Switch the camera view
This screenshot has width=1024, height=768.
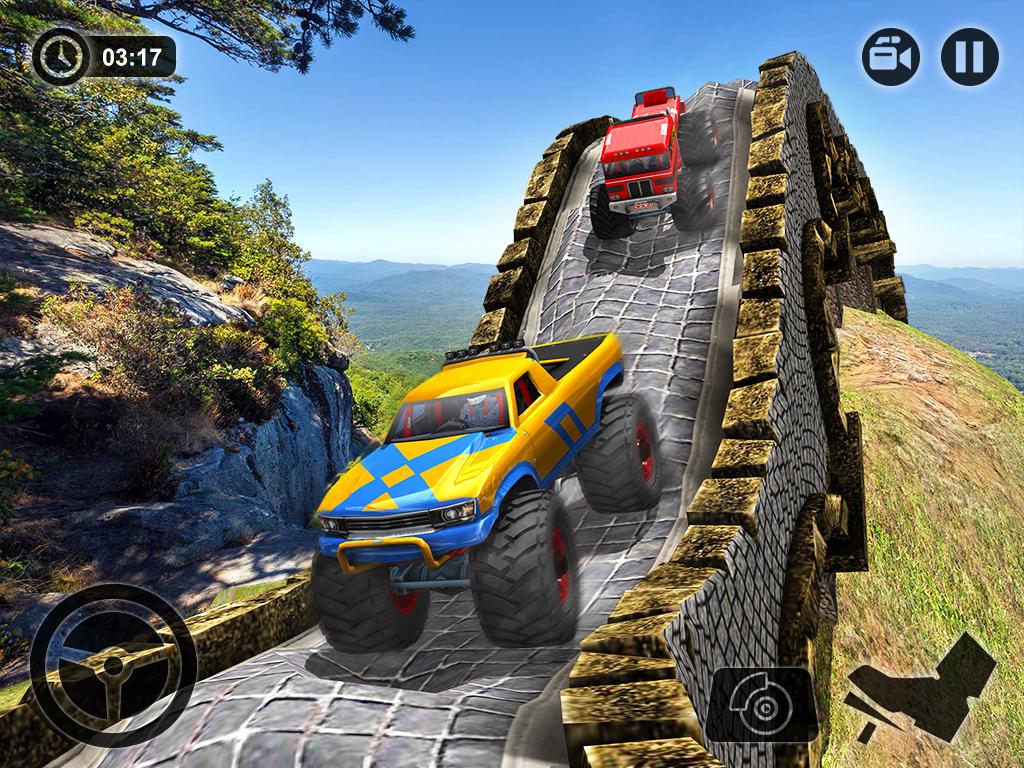click(891, 56)
